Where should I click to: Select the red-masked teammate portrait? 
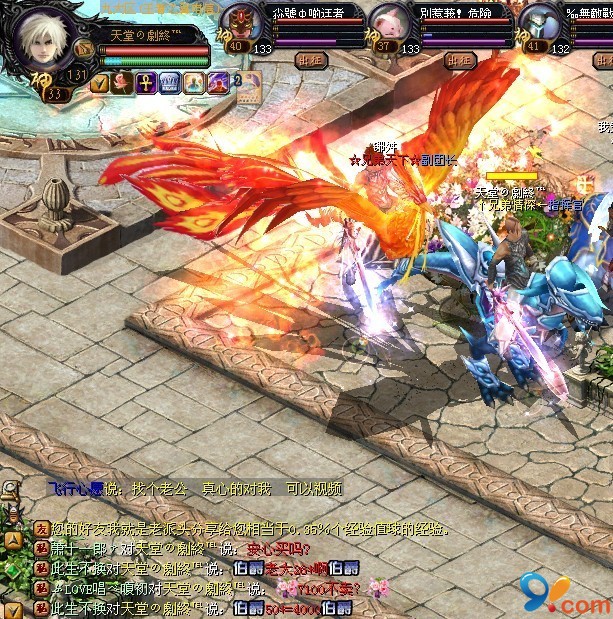tap(239, 20)
